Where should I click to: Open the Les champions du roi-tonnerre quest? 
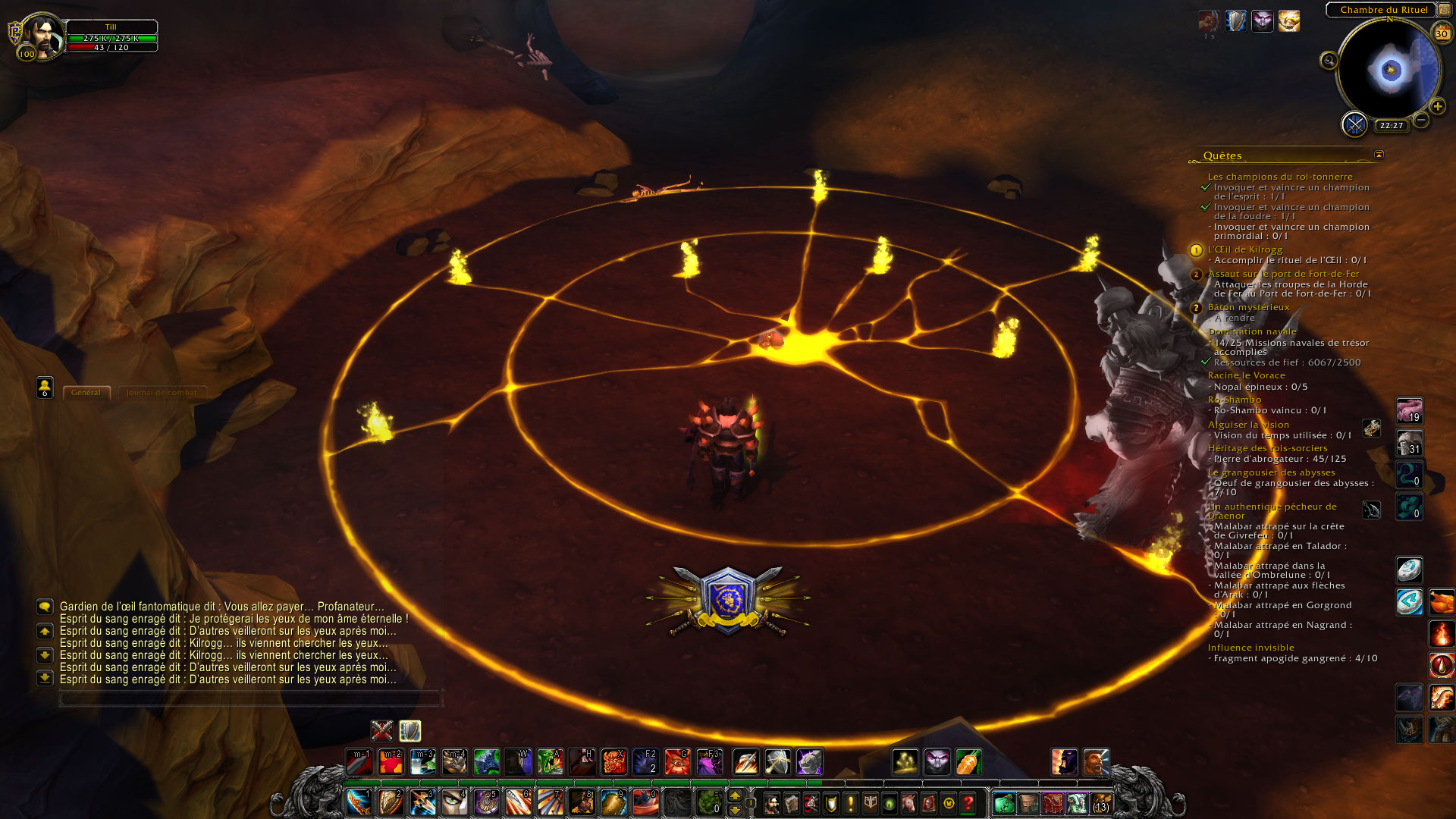pyautogui.click(x=1280, y=177)
